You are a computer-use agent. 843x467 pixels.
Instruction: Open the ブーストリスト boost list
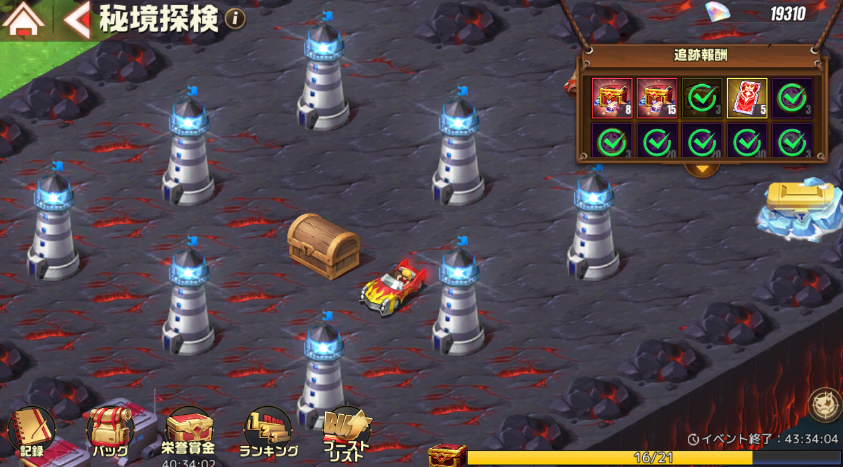click(x=346, y=432)
